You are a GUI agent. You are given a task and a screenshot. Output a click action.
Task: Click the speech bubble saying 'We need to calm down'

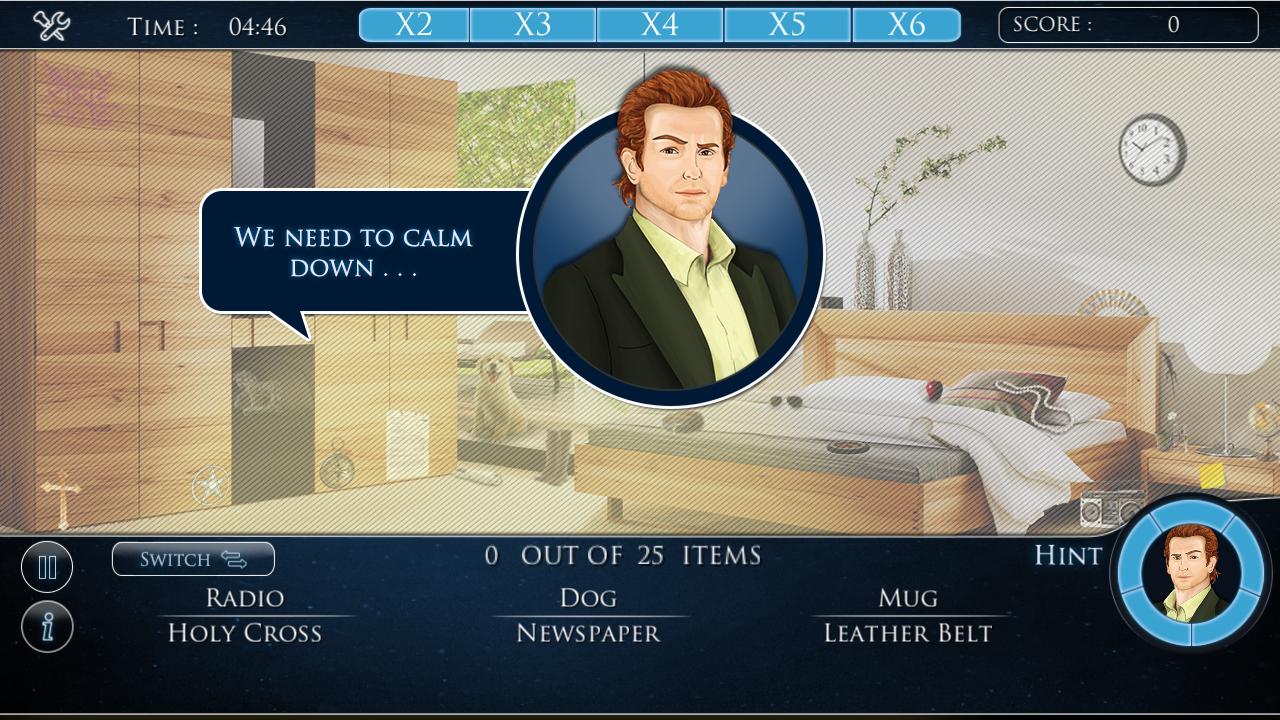[x=355, y=251]
